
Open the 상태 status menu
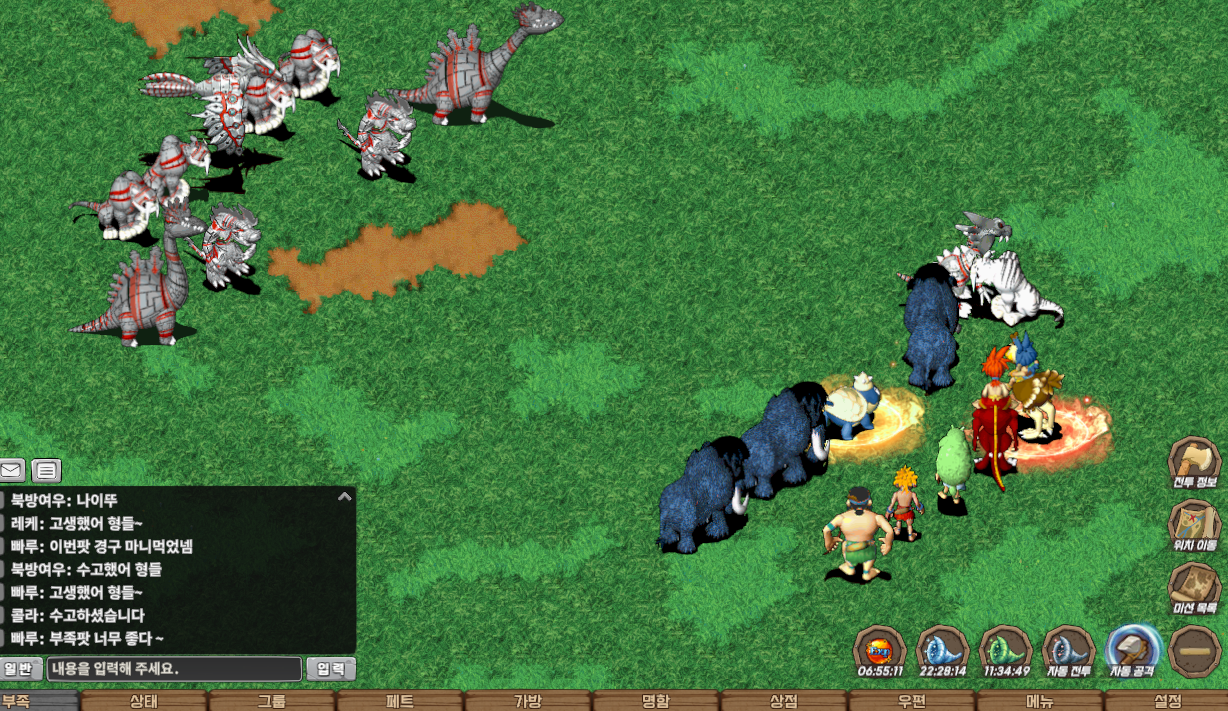click(x=143, y=701)
